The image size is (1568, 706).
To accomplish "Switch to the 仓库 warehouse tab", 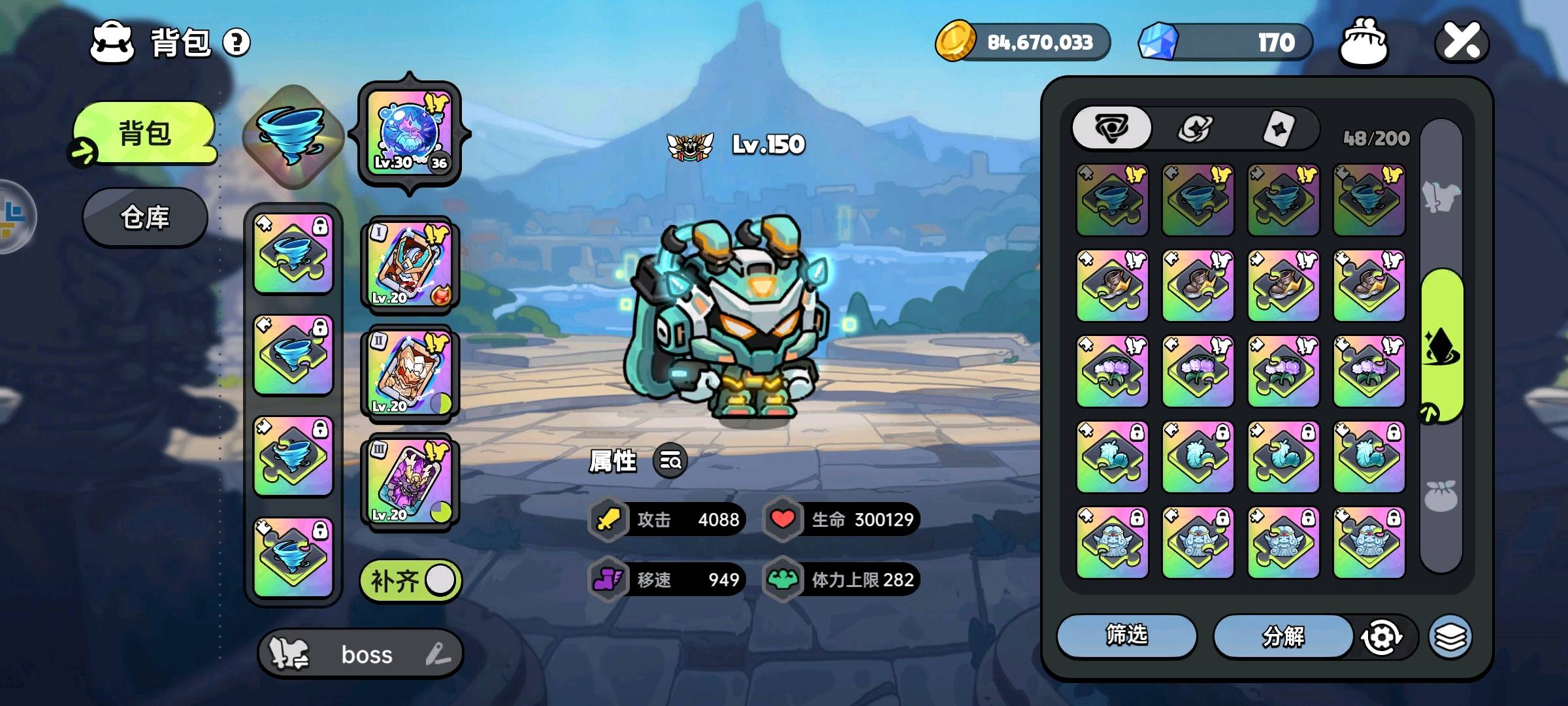I will pos(145,217).
